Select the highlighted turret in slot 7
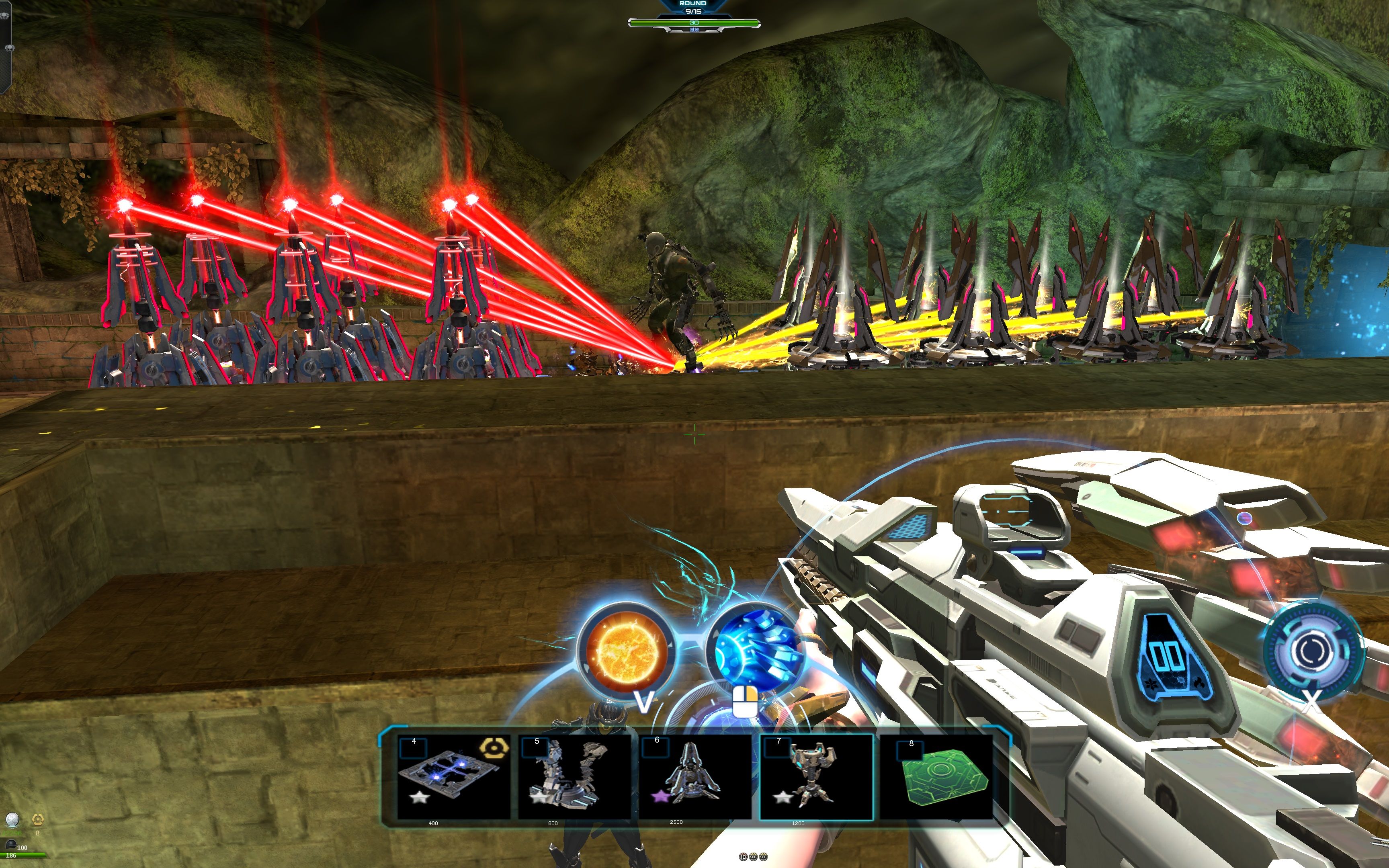 click(815, 777)
